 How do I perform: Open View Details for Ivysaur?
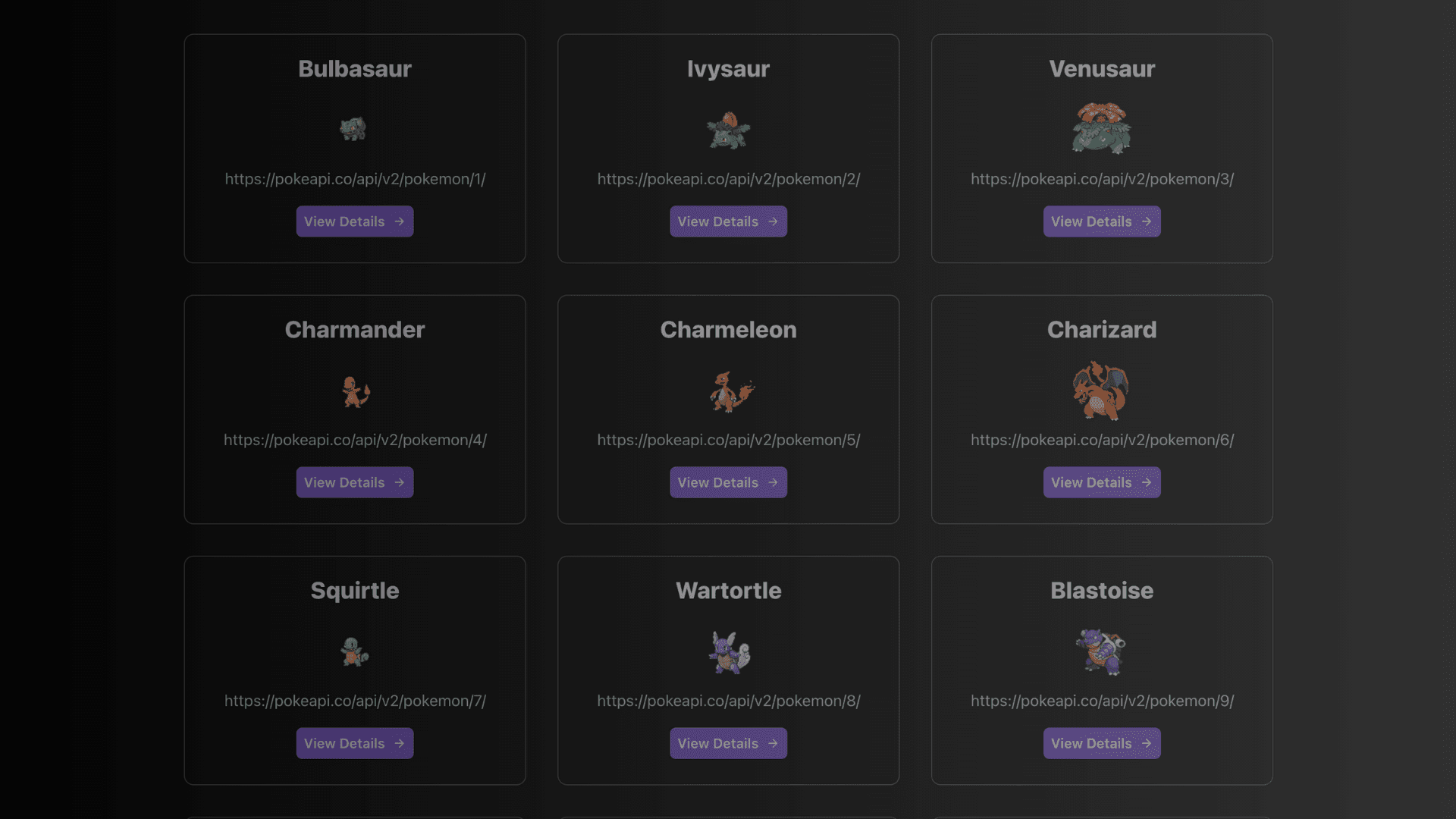point(728,221)
